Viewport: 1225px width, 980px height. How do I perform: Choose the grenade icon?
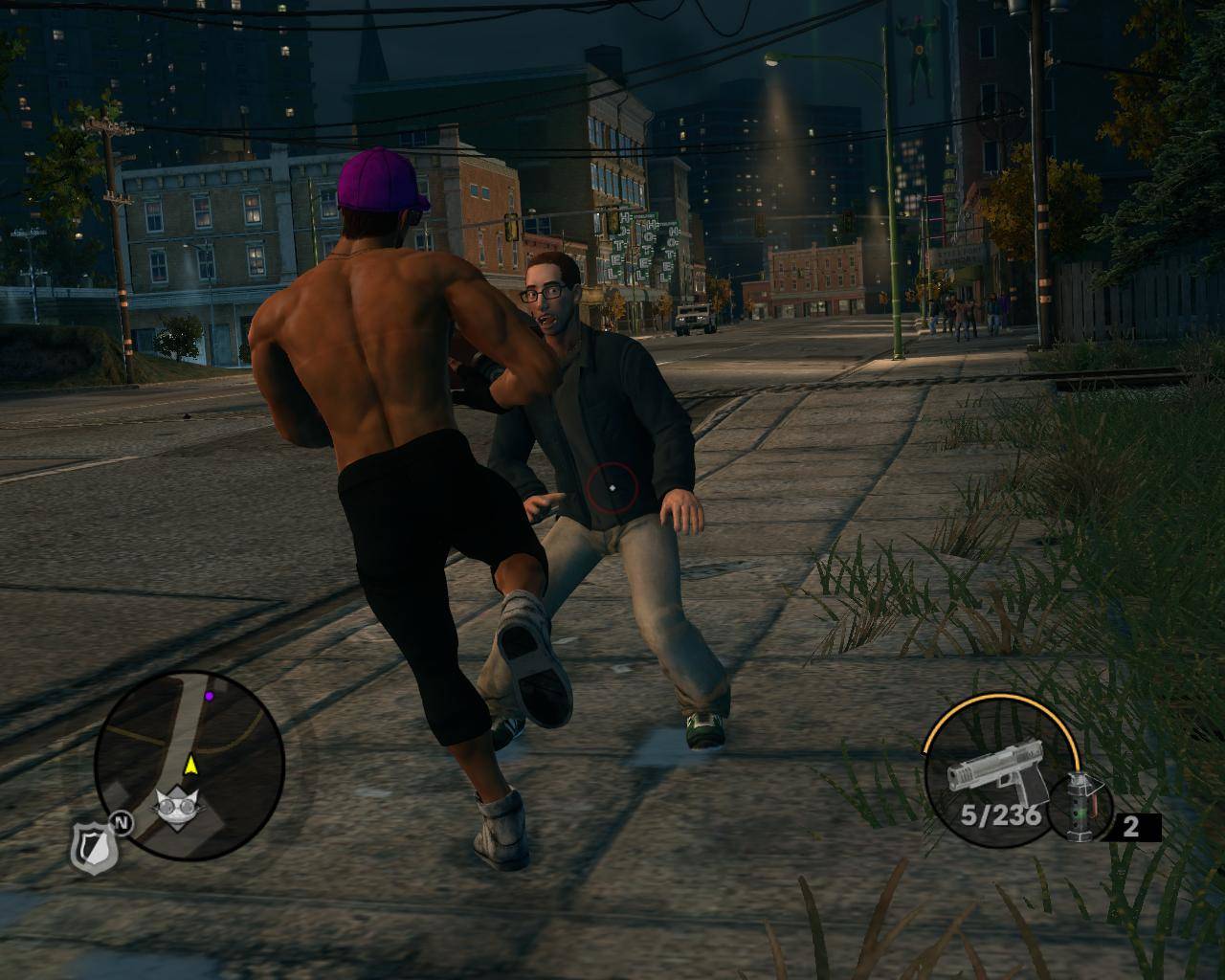(x=1082, y=807)
